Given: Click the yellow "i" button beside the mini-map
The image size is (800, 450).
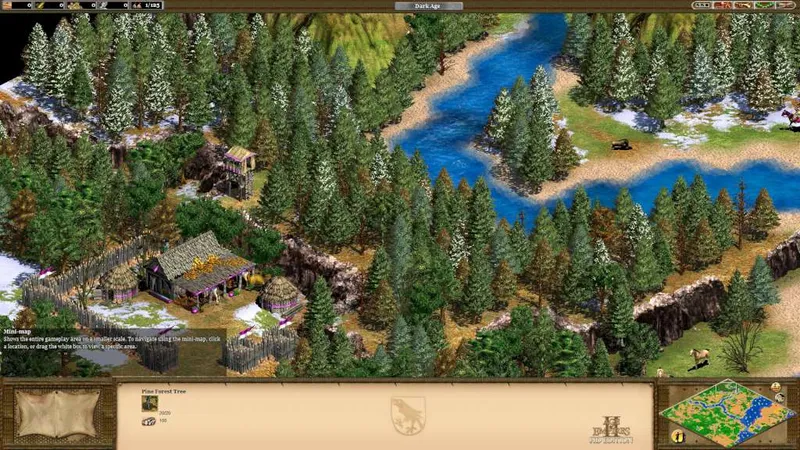Looking at the screenshot, I should [x=678, y=436].
